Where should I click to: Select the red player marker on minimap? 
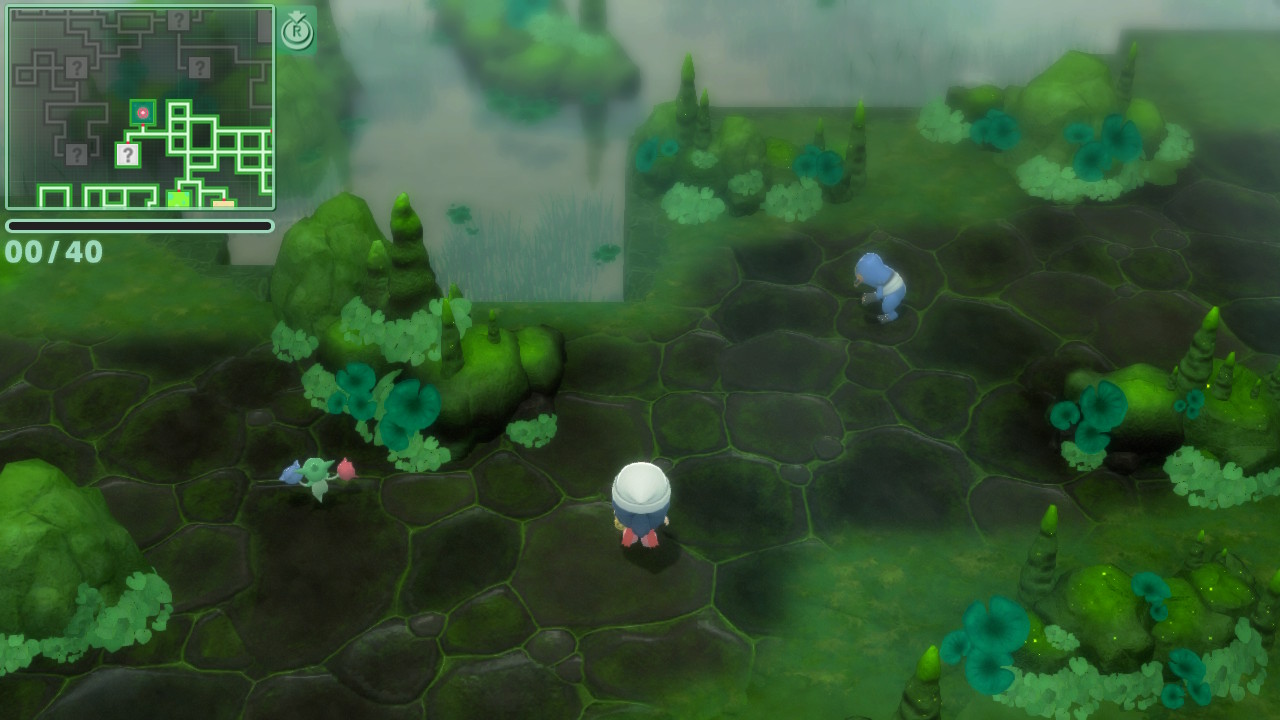point(143,113)
